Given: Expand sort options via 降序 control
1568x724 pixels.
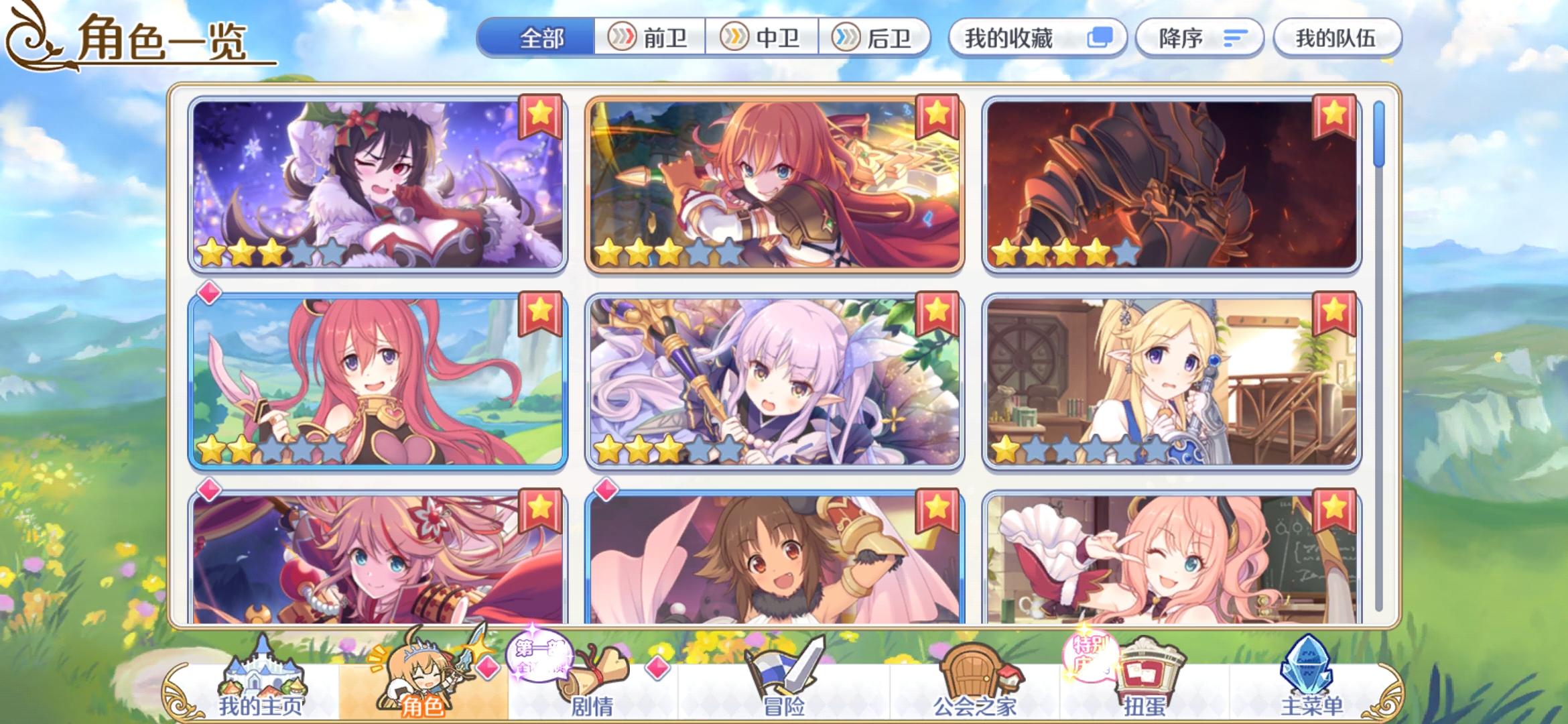Looking at the screenshot, I should click(x=1199, y=38).
